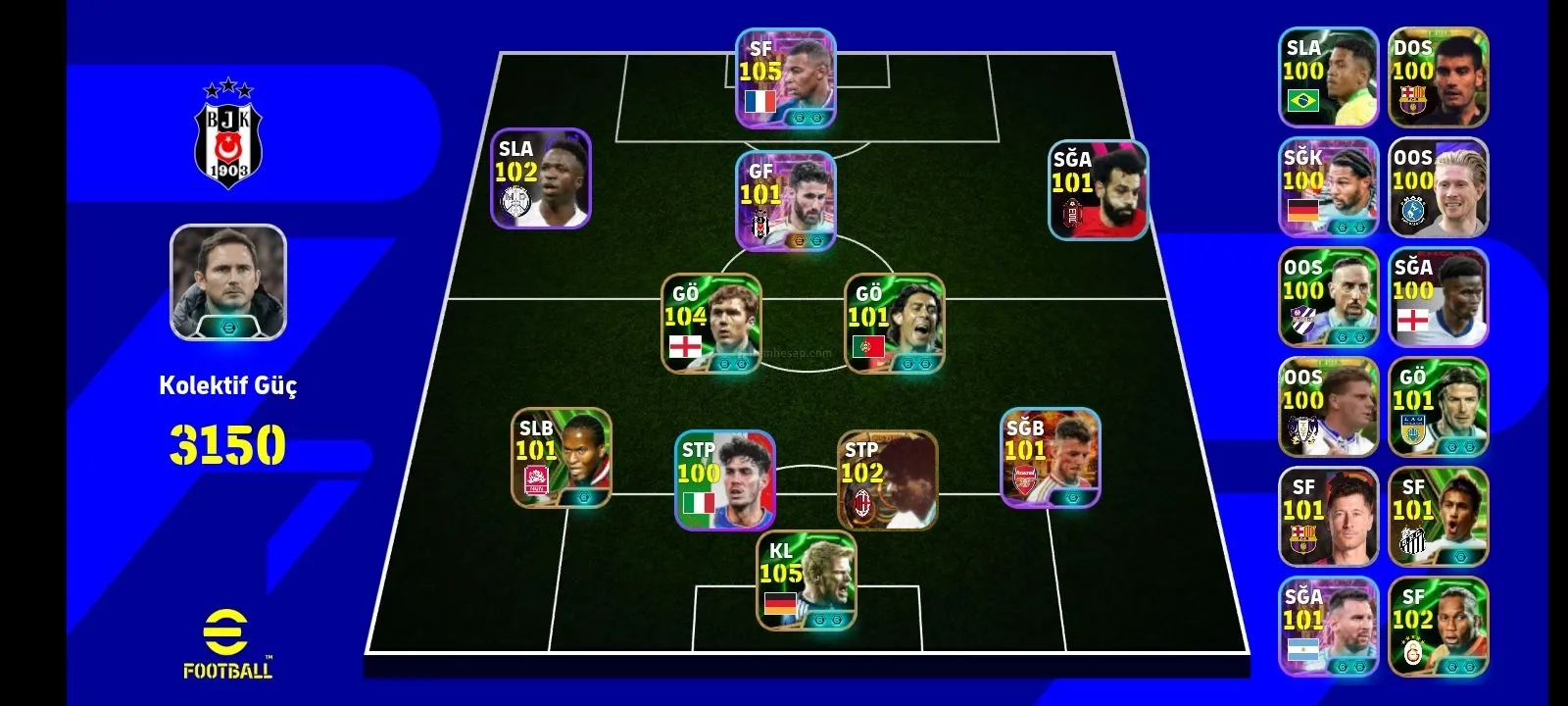Select the KL 105 goalkeeper card

click(806, 580)
